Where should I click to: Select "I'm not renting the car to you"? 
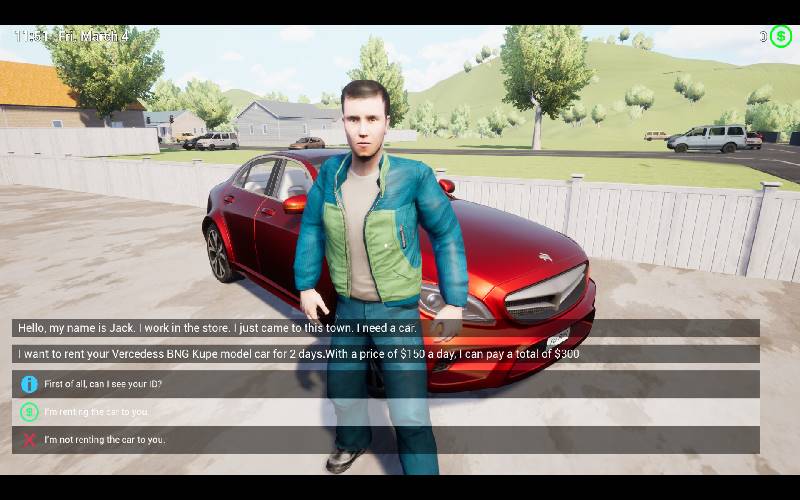104,440
